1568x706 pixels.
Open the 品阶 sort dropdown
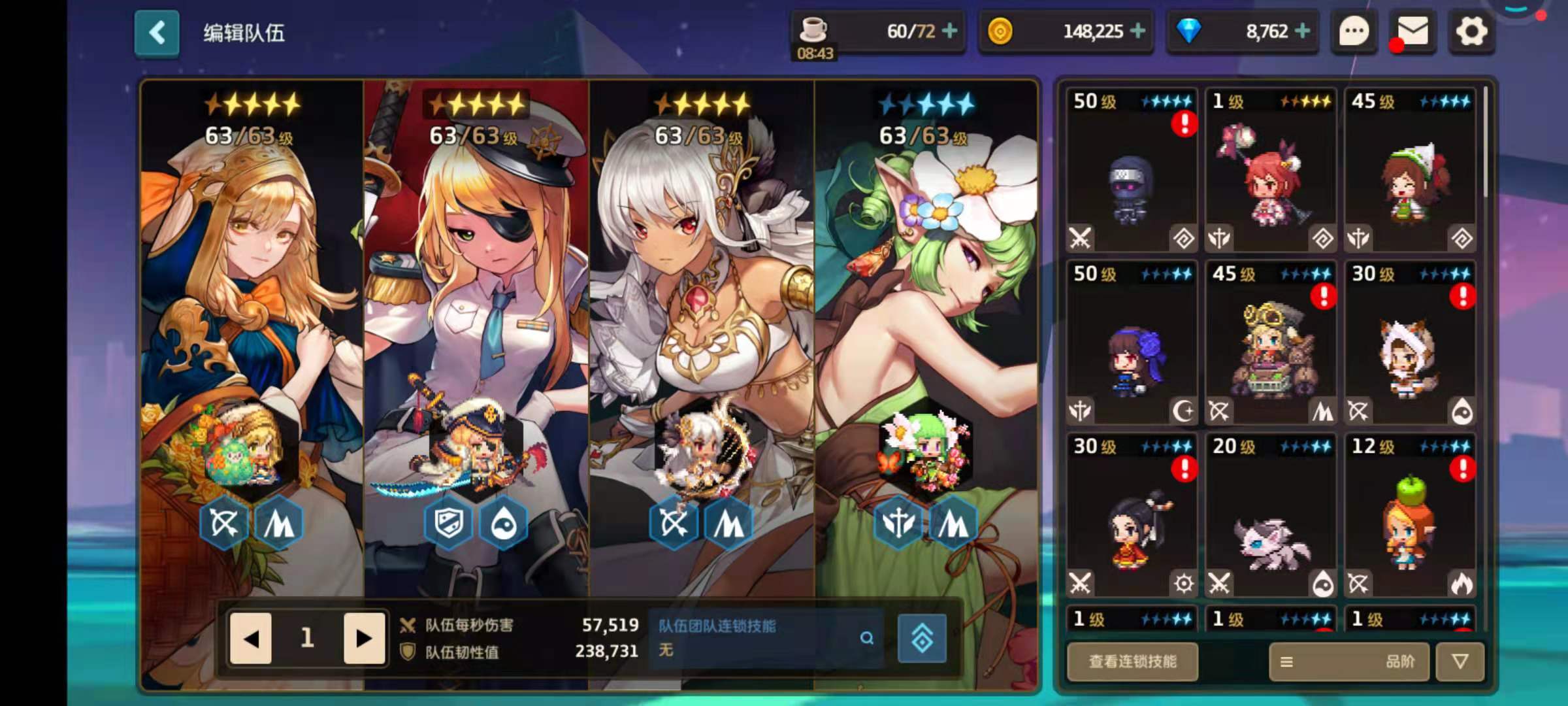[x=1350, y=662]
